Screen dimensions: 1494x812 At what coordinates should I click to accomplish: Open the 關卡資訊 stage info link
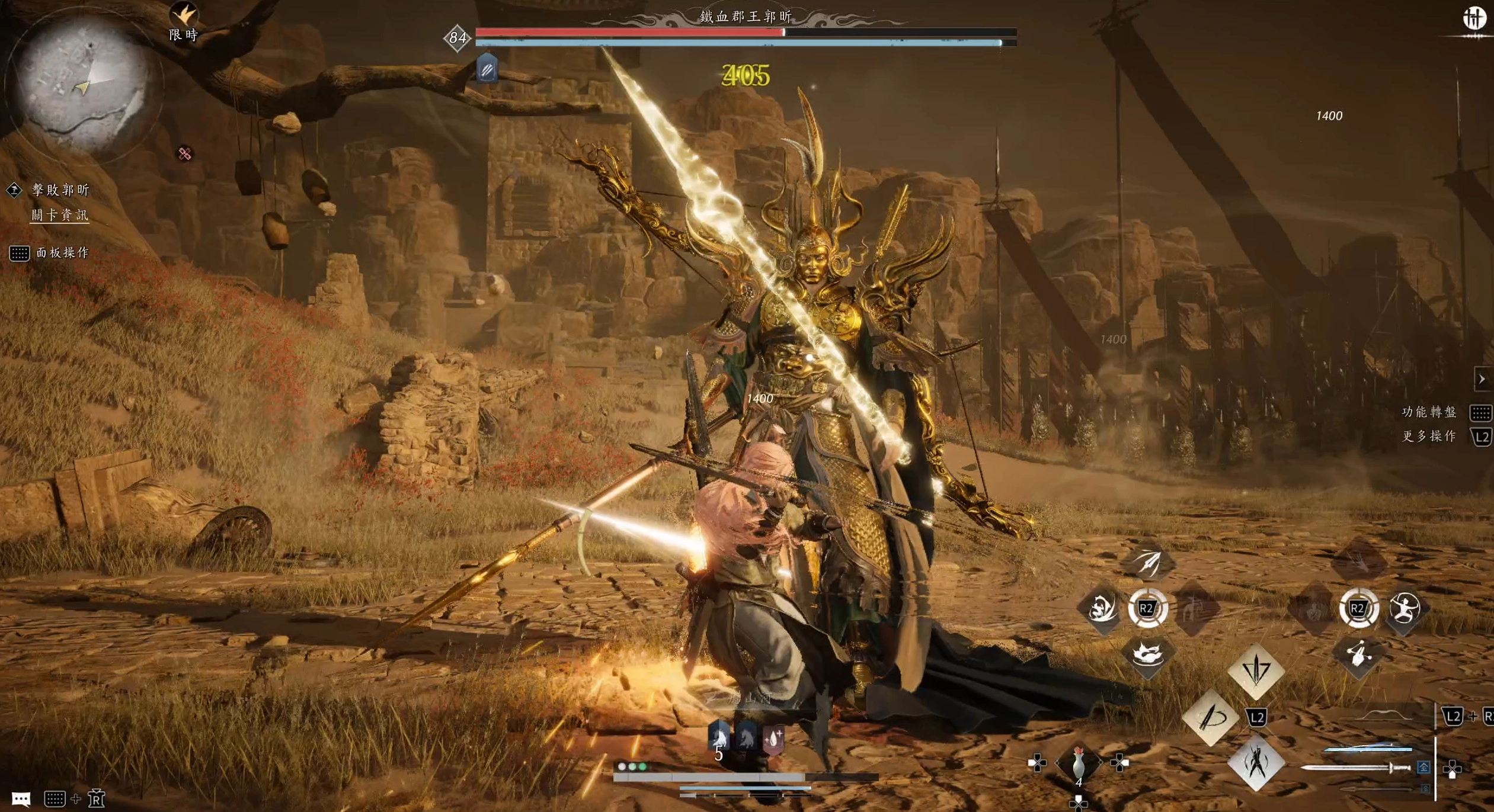[x=60, y=215]
